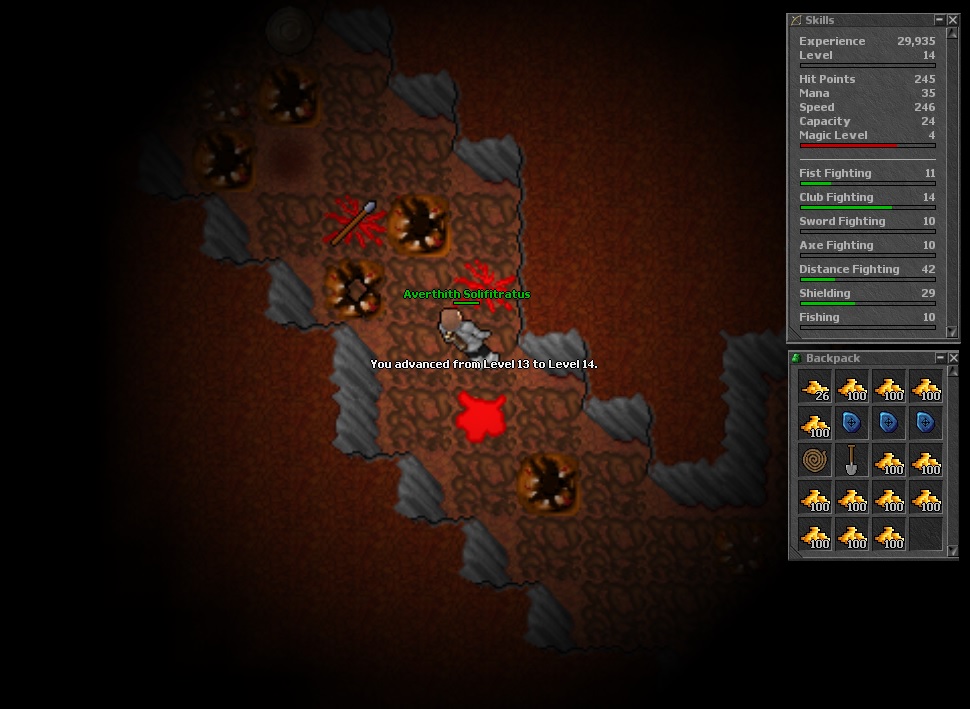This screenshot has width=970, height=709.
Task: Close the Skills window
Action: pyautogui.click(x=953, y=20)
